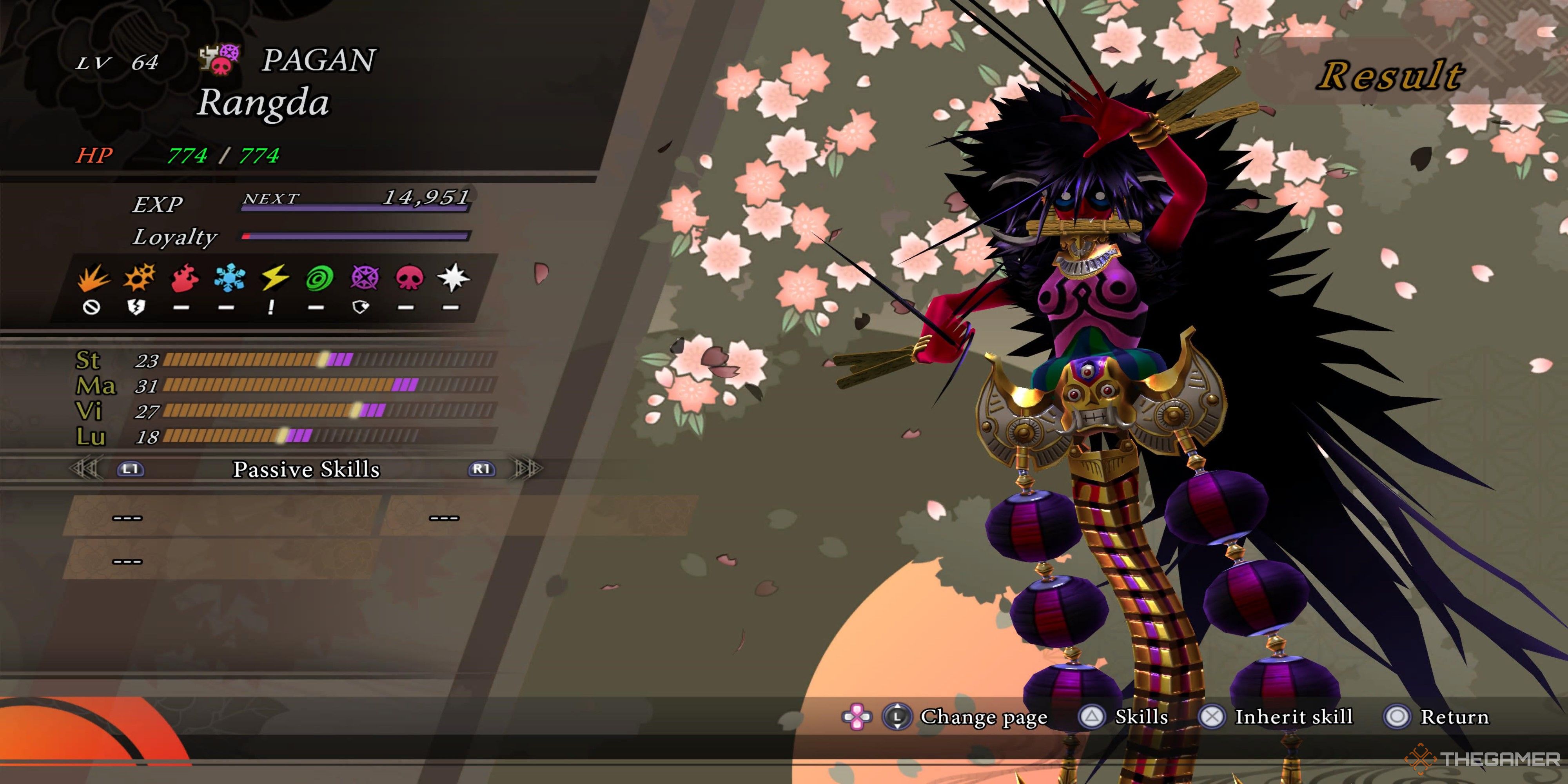Screen dimensions: 1568x784
Task: Select the white starburst almighty affinity icon
Action: click(x=453, y=279)
